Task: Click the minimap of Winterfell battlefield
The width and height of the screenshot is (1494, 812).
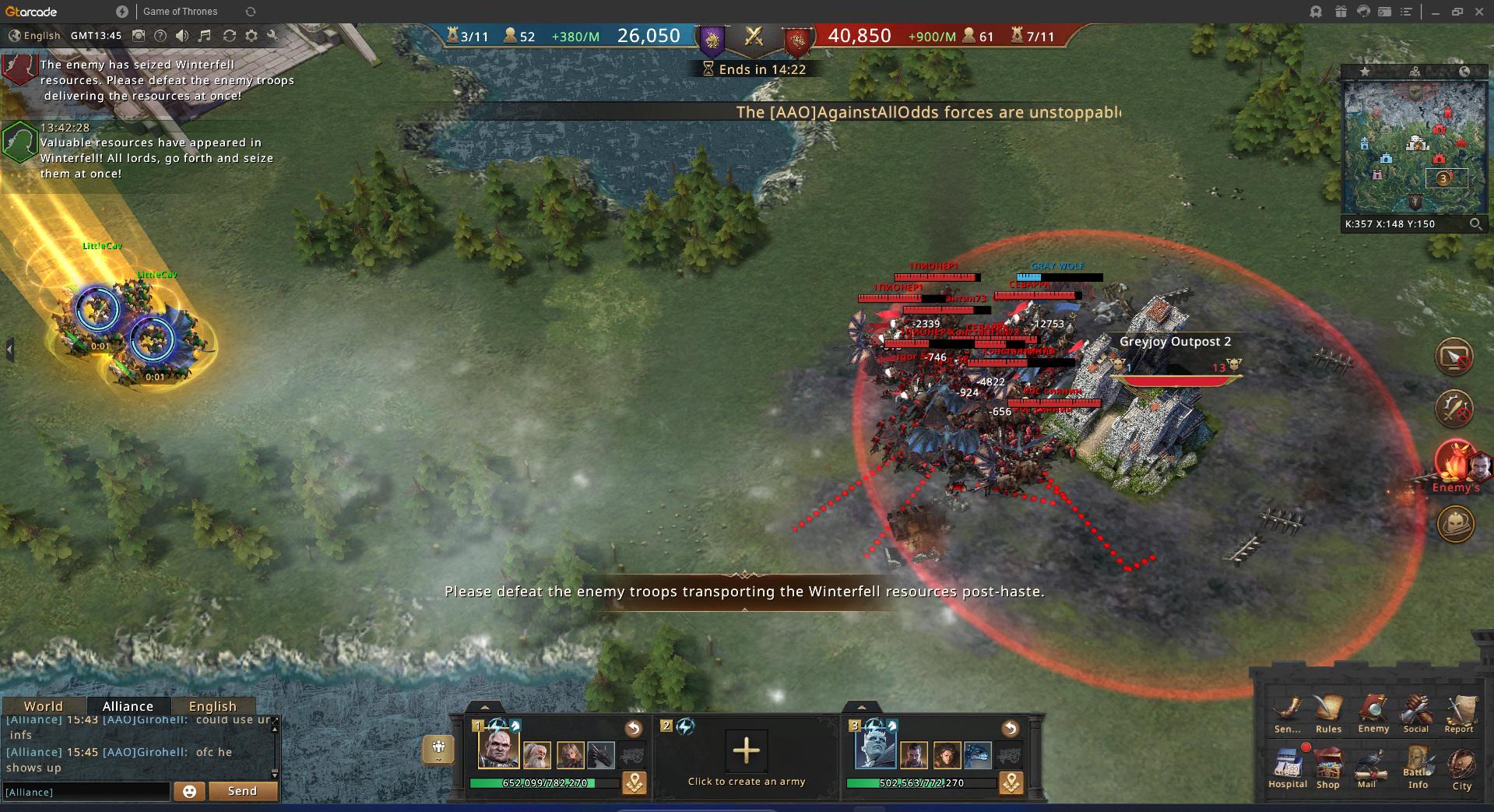Action: 1415,146
